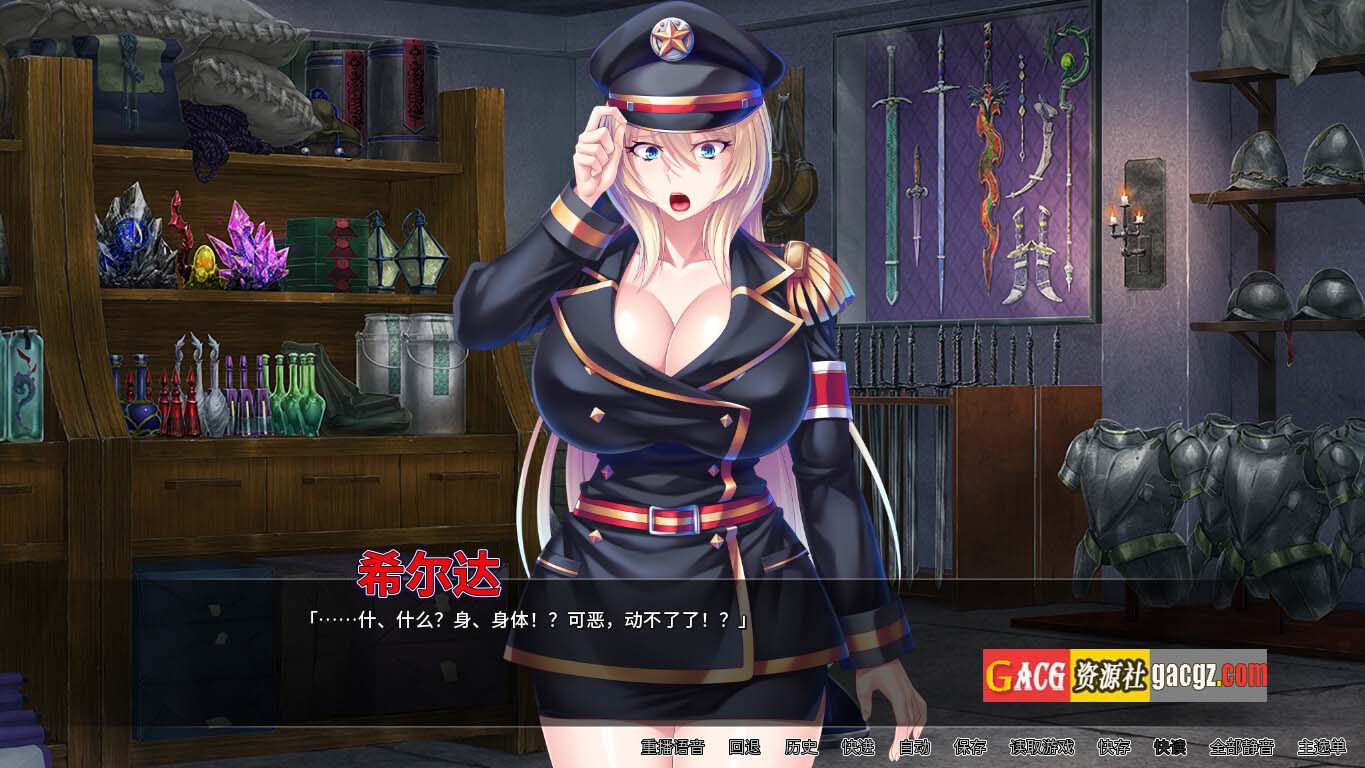The image size is (1365, 768).
Task: Toggle 全部静音 mute all
Action: click(x=1241, y=747)
